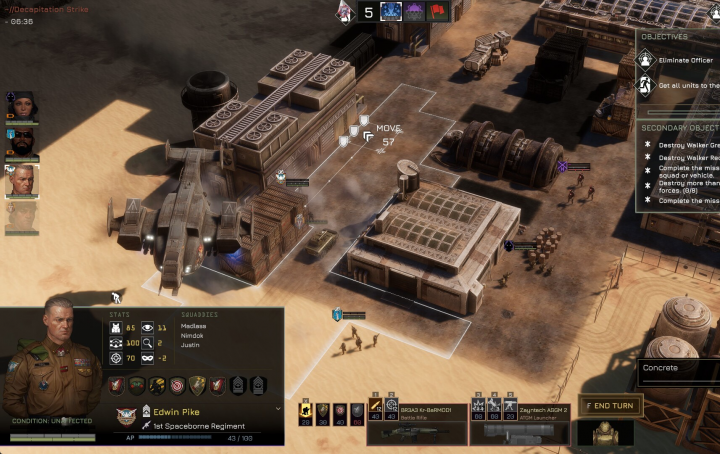This screenshot has height=454, width=720.
Task: Select the faded fourth squad portrait
Action: coord(22,218)
